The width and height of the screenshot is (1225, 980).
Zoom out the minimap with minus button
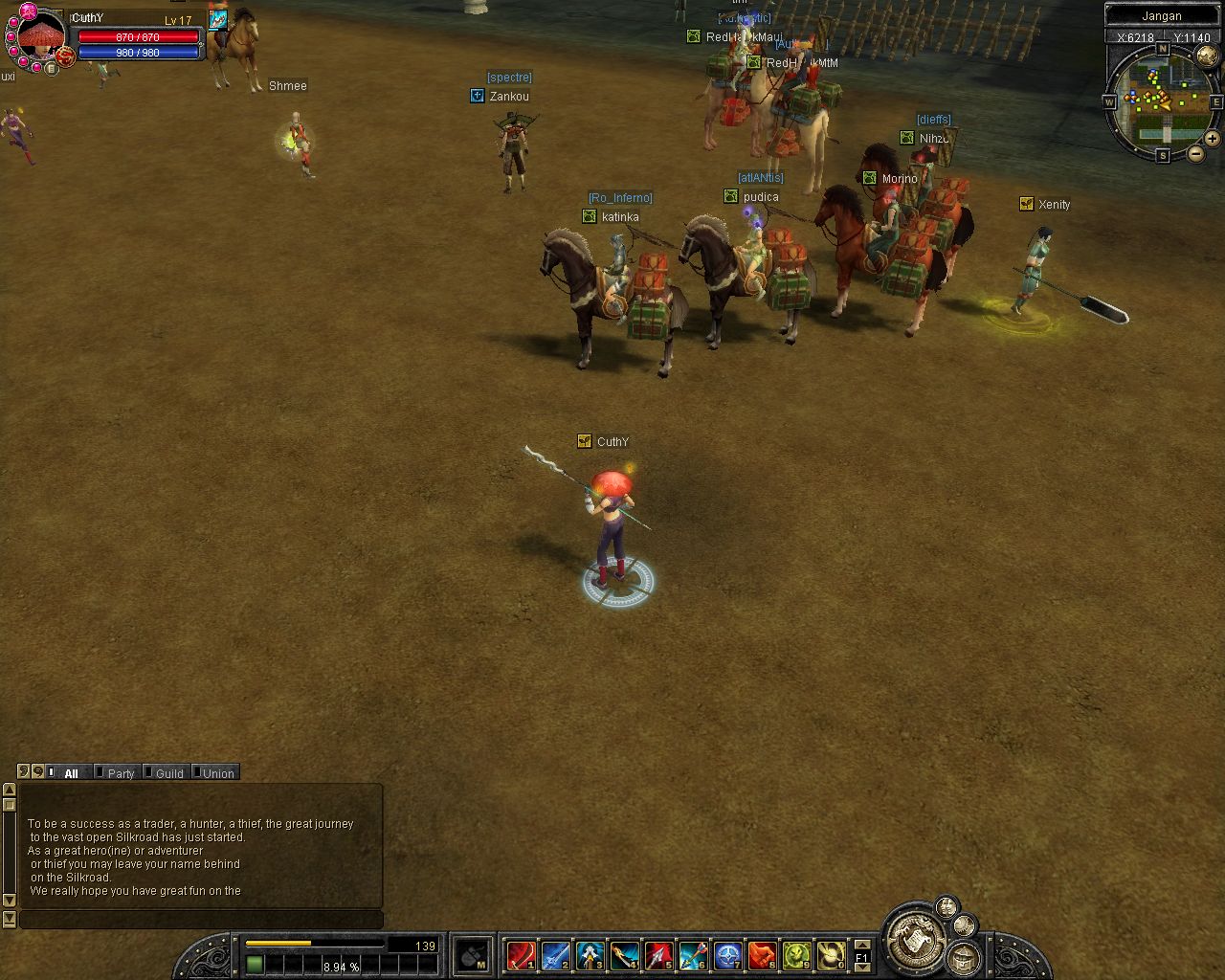1196,153
